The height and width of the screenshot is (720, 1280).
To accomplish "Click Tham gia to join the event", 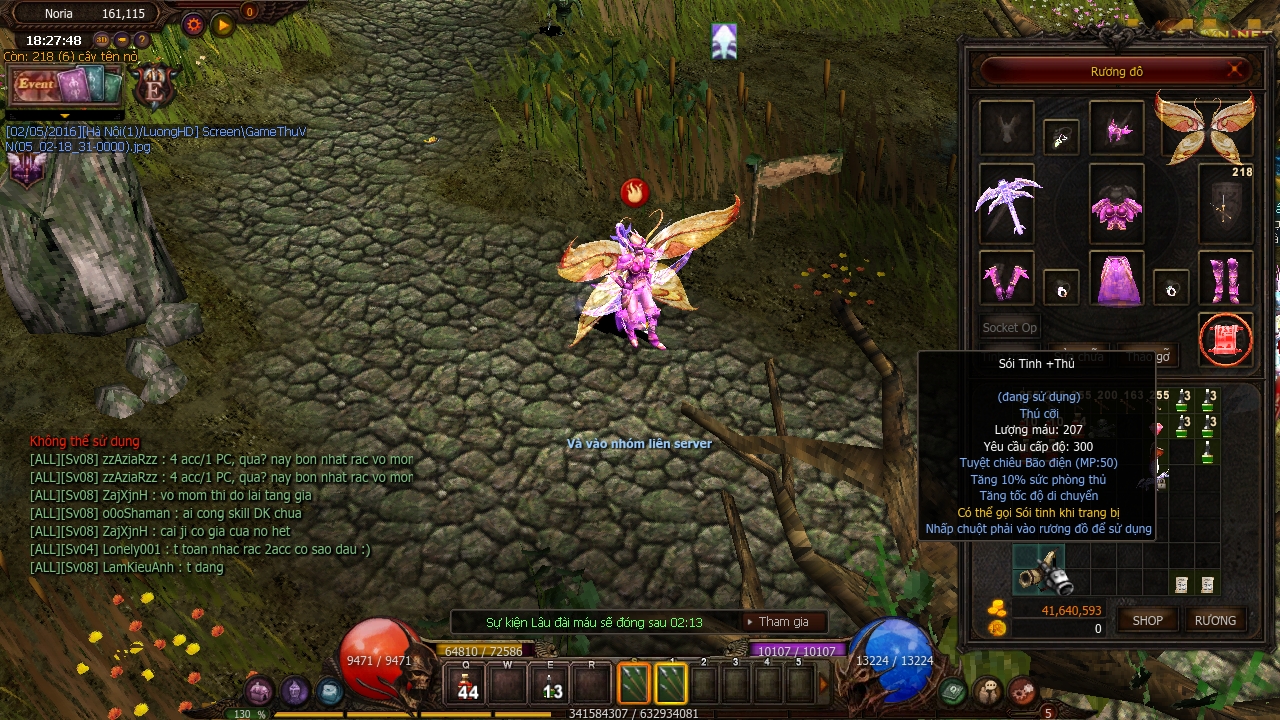I will click(785, 621).
